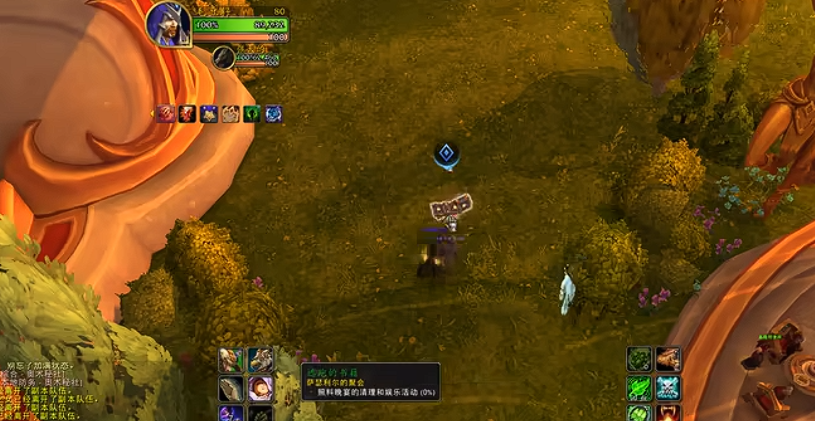
Task: Use the tan beast head ability
Action: (669, 360)
